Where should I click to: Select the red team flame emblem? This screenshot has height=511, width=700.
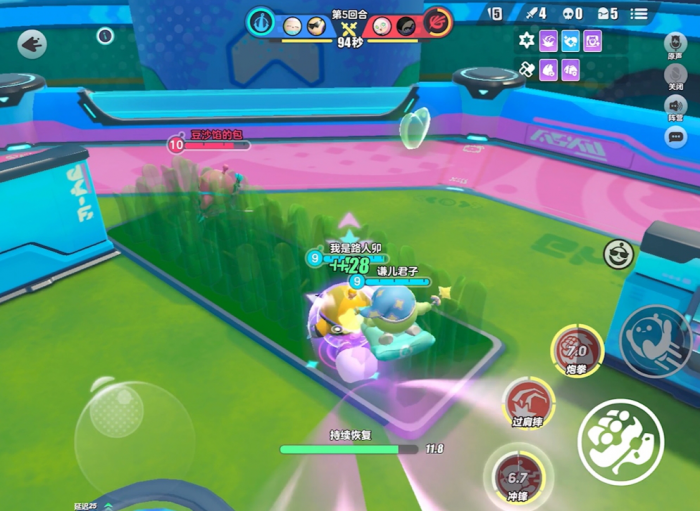click(x=436, y=21)
